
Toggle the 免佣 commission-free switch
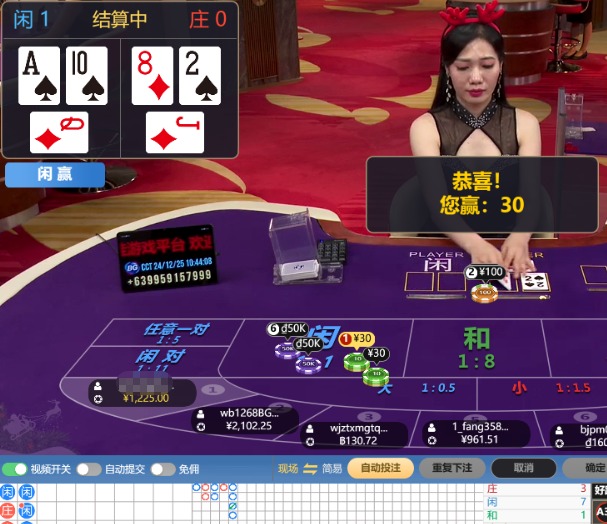(163, 469)
